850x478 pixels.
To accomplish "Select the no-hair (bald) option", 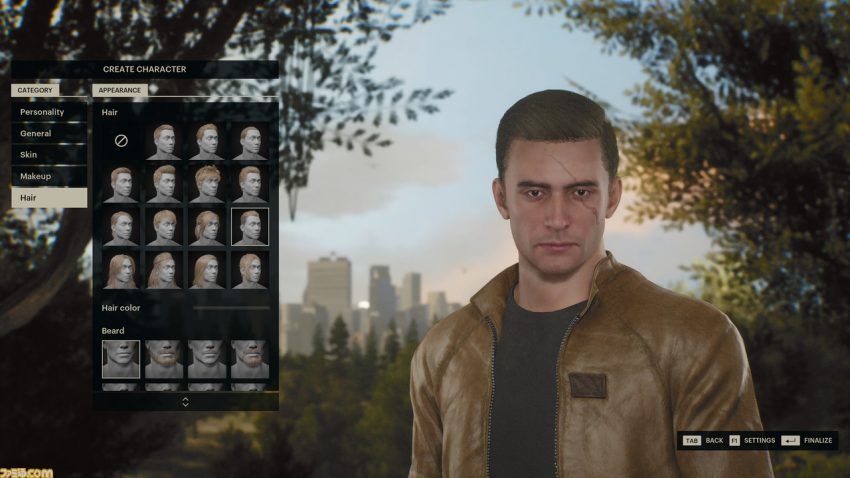I will pyautogui.click(x=121, y=141).
